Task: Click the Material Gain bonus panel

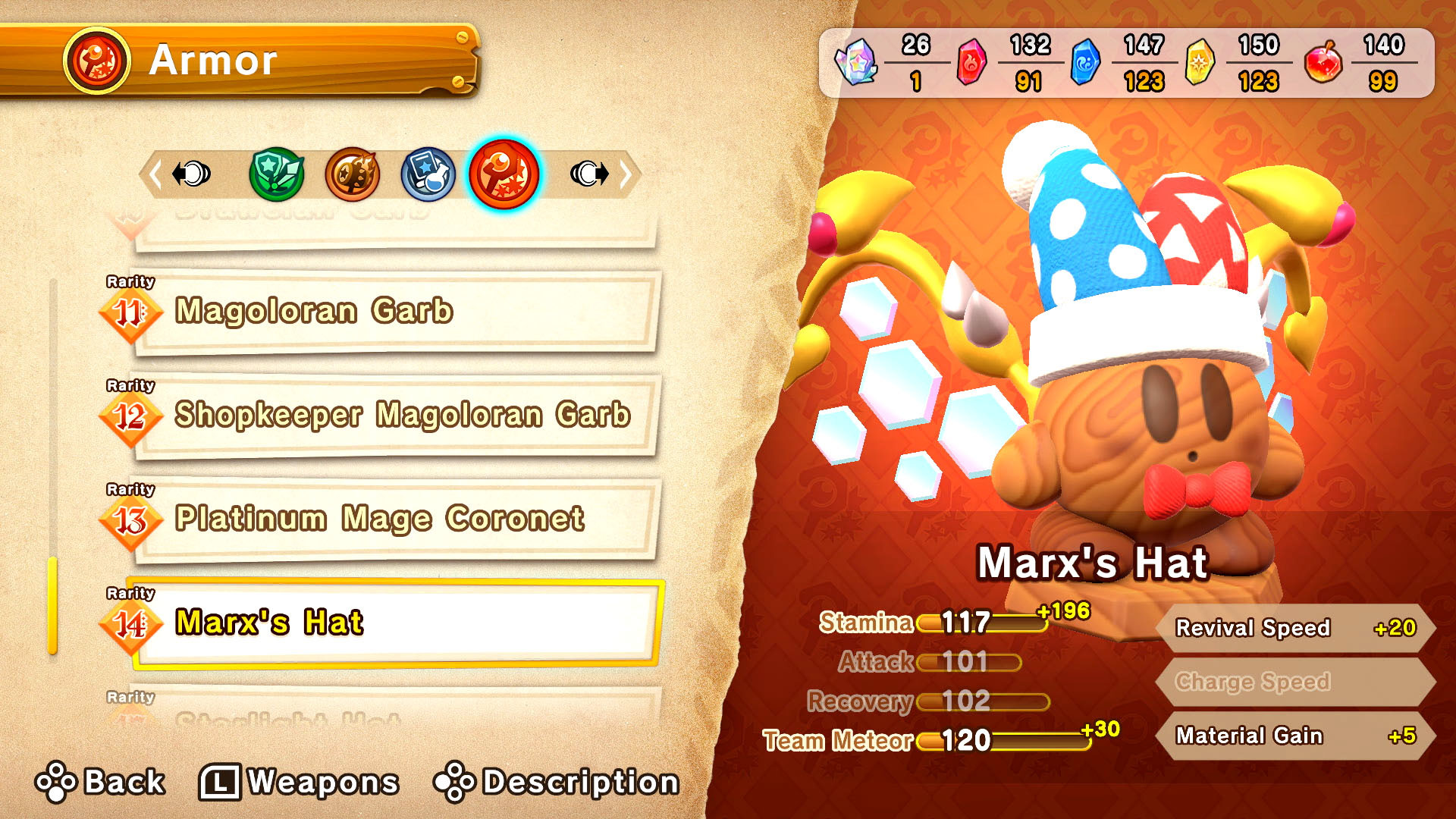Action: pos(1295,736)
